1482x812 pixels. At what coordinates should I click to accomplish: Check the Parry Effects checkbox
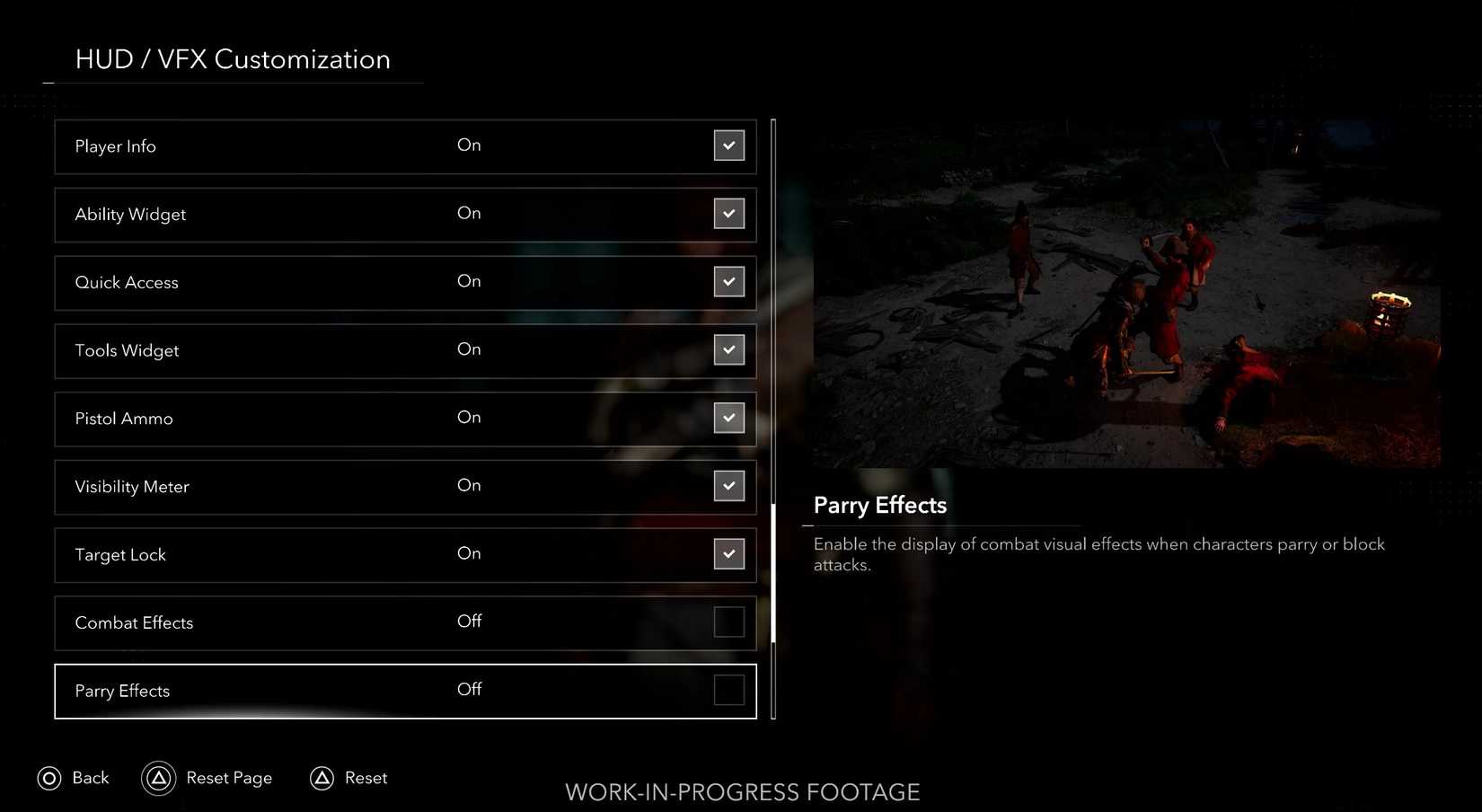pos(729,690)
